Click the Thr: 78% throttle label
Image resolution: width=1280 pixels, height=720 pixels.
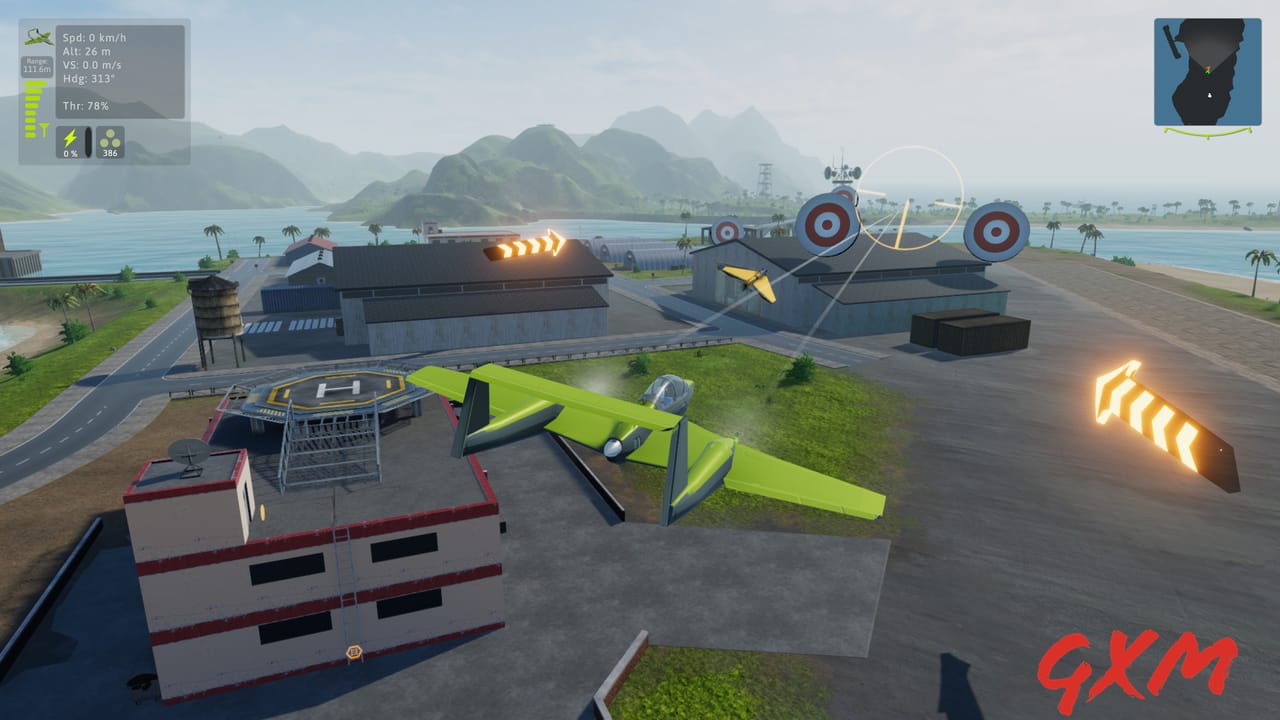tap(85, 104)
